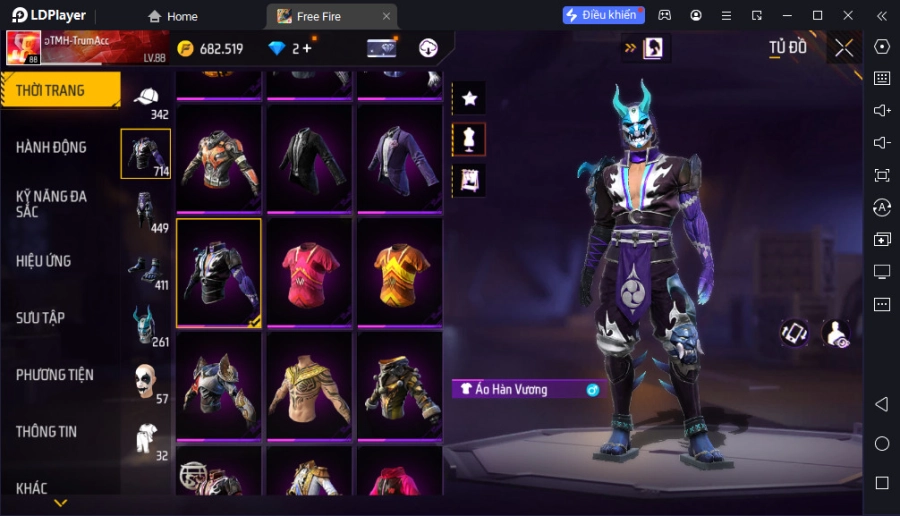Open the Hành Động category
The image size is (900, 516).
pos(52,147)
